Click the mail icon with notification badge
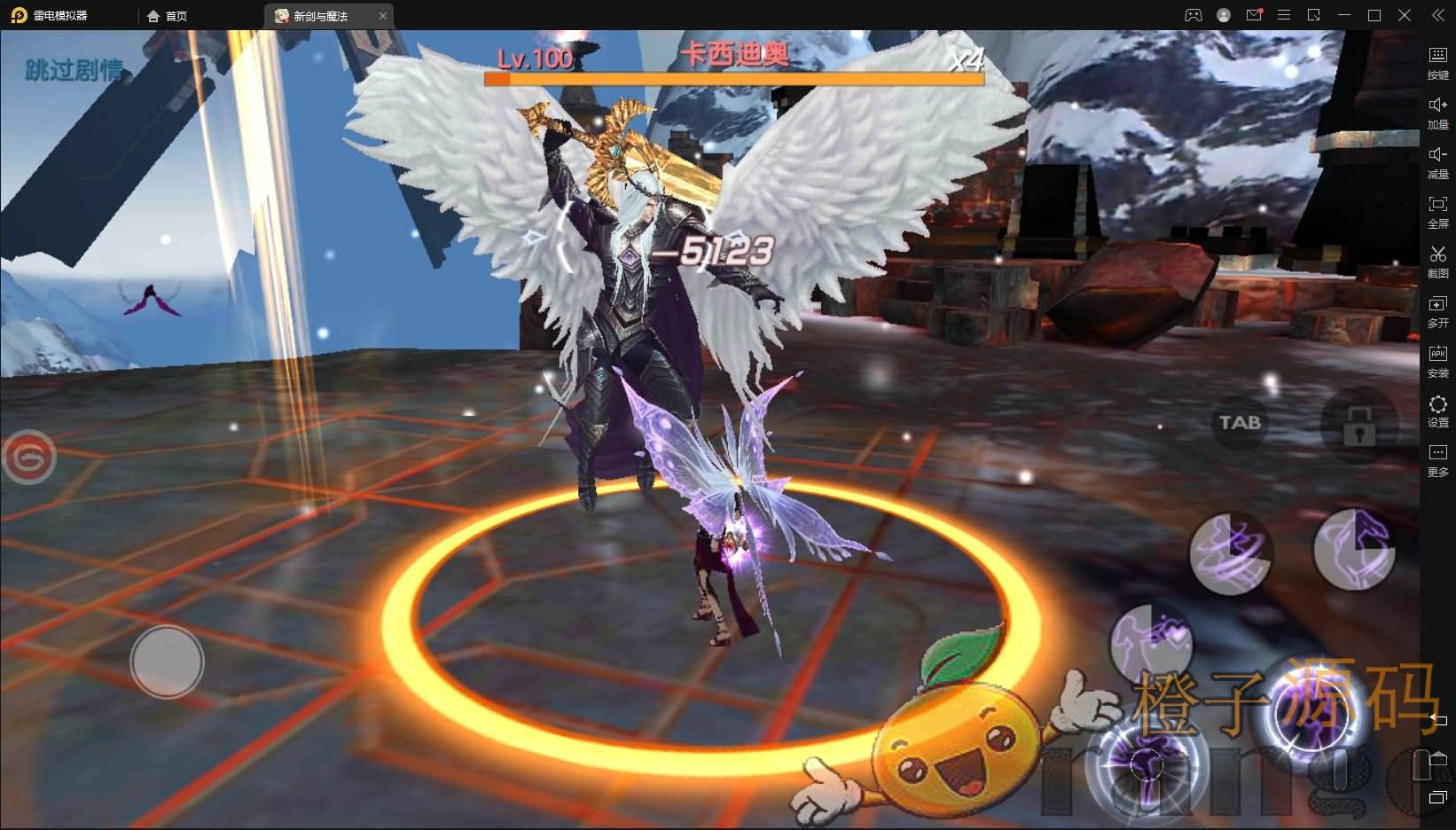Image resolution: width=1456 pixels, height=830 pixels. click(1253, 15)
